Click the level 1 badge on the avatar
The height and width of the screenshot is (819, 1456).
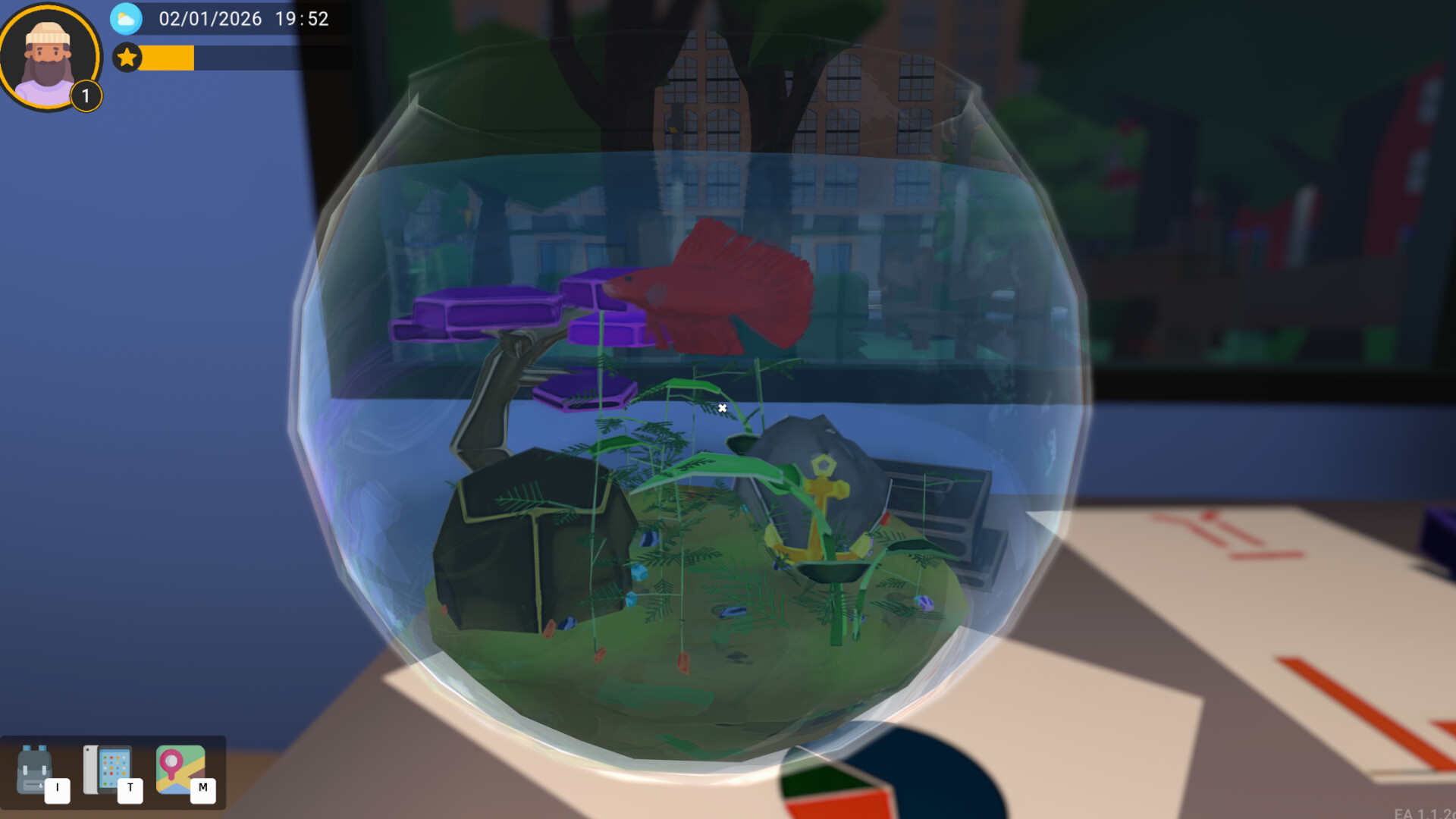click(85, 96)
